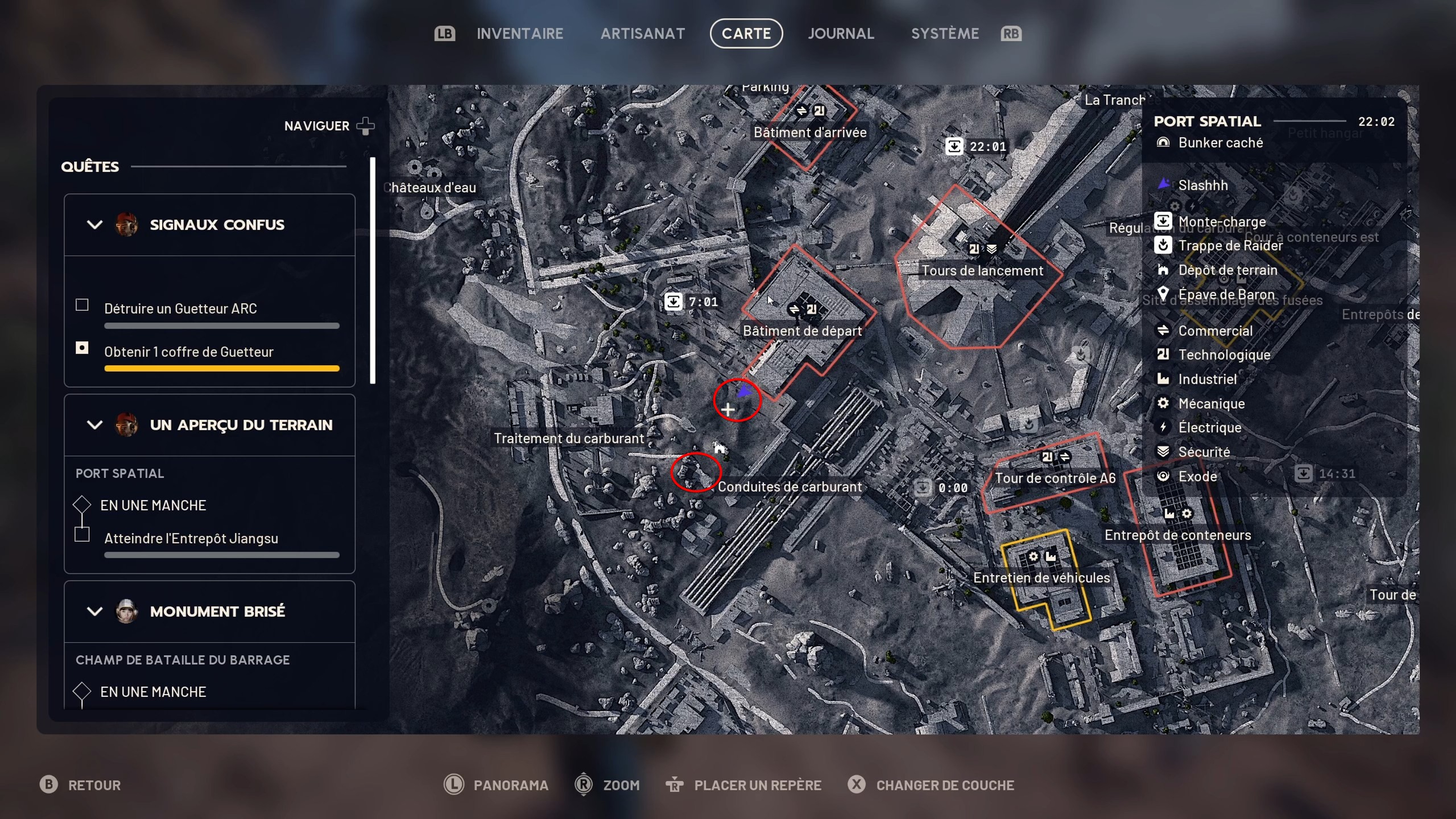Click the yellow progress bar for coffre de Guetteur
This screenshot has width=1456, height=819.
[x=222, y=368]
